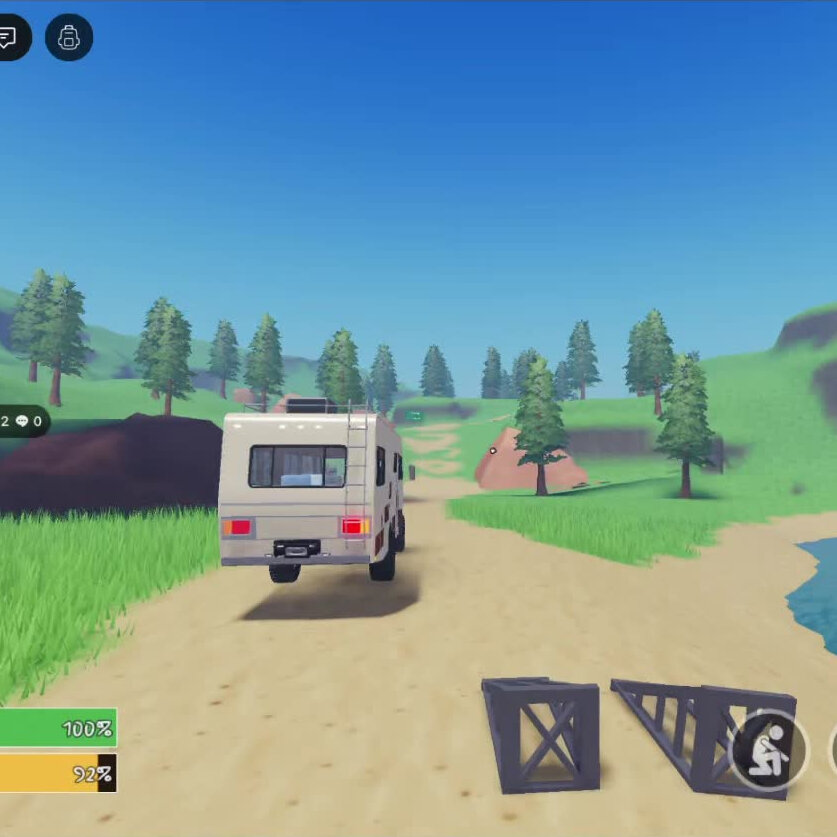Open the chat window icon
This screenshot has width=837, height=837.
(x=9, y=38)
